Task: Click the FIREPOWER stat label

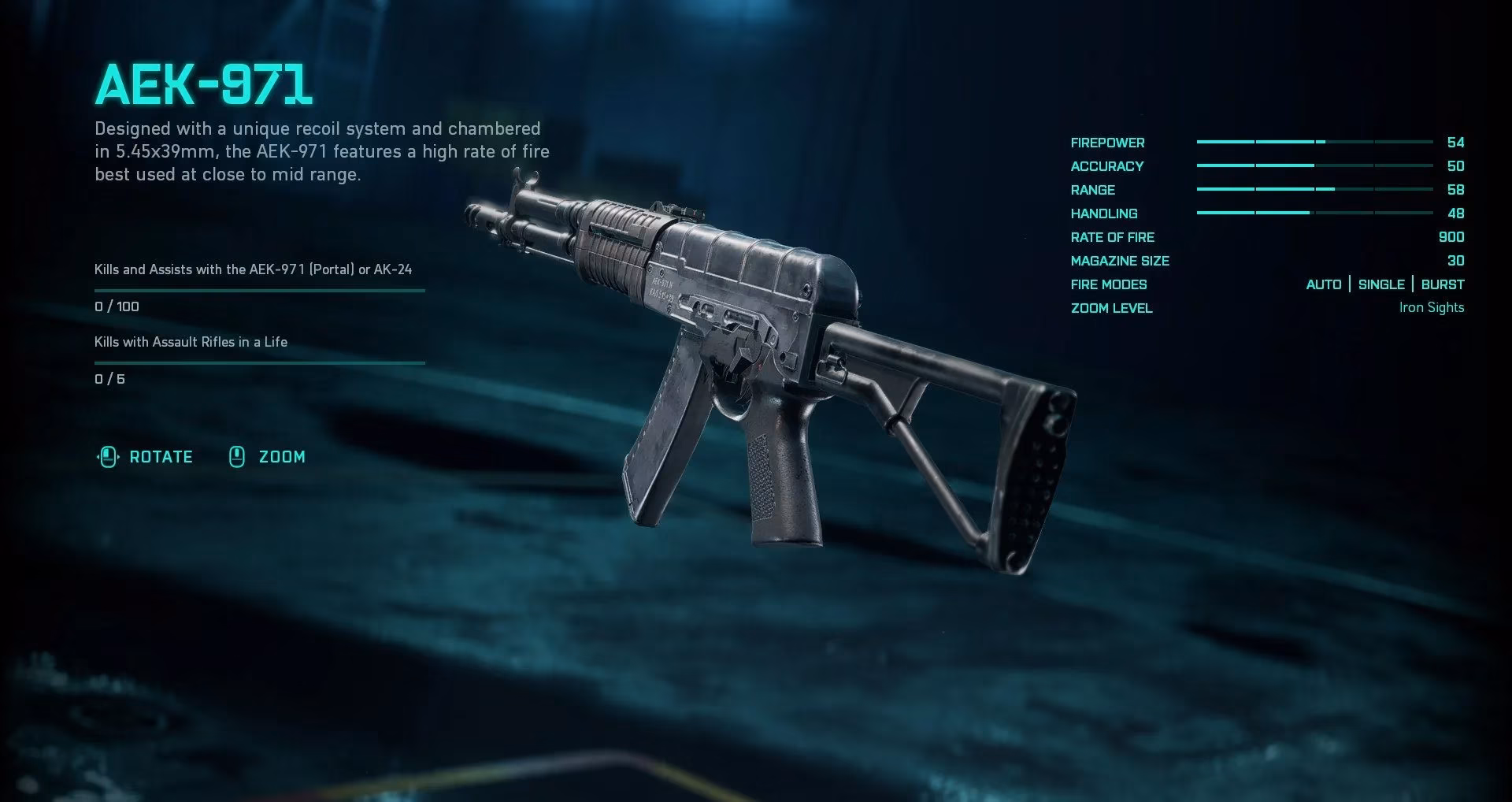Action: (1107, 143)
